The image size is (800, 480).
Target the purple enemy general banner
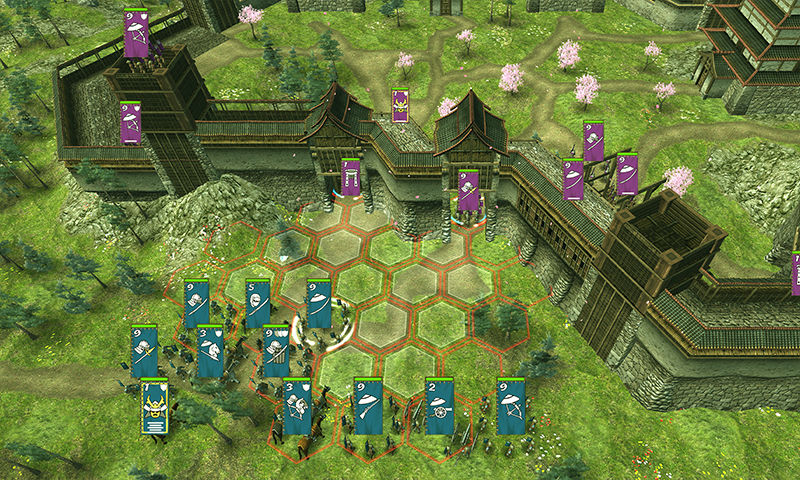click(400, 105)
